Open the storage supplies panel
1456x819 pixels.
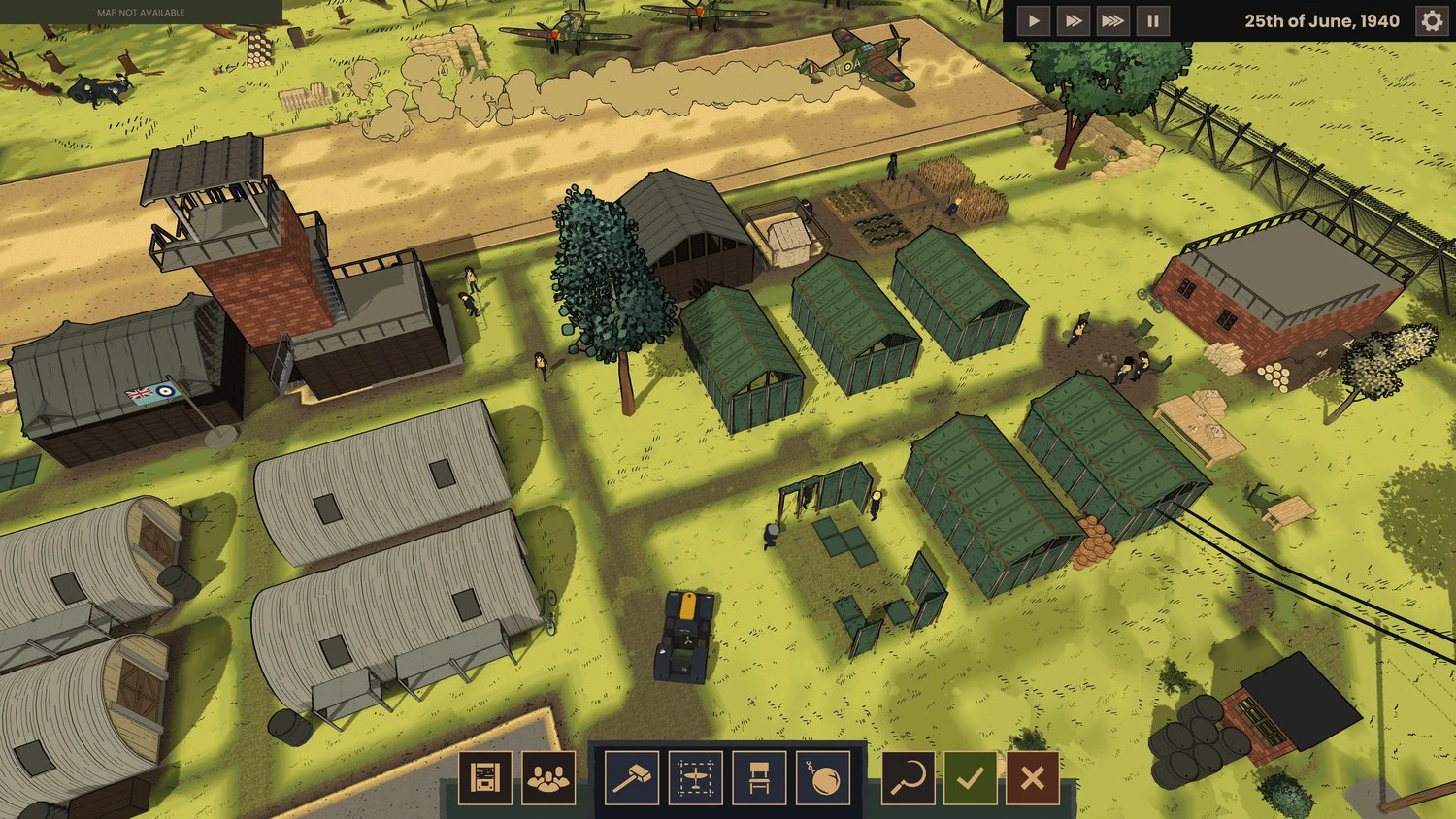[485, 778]
